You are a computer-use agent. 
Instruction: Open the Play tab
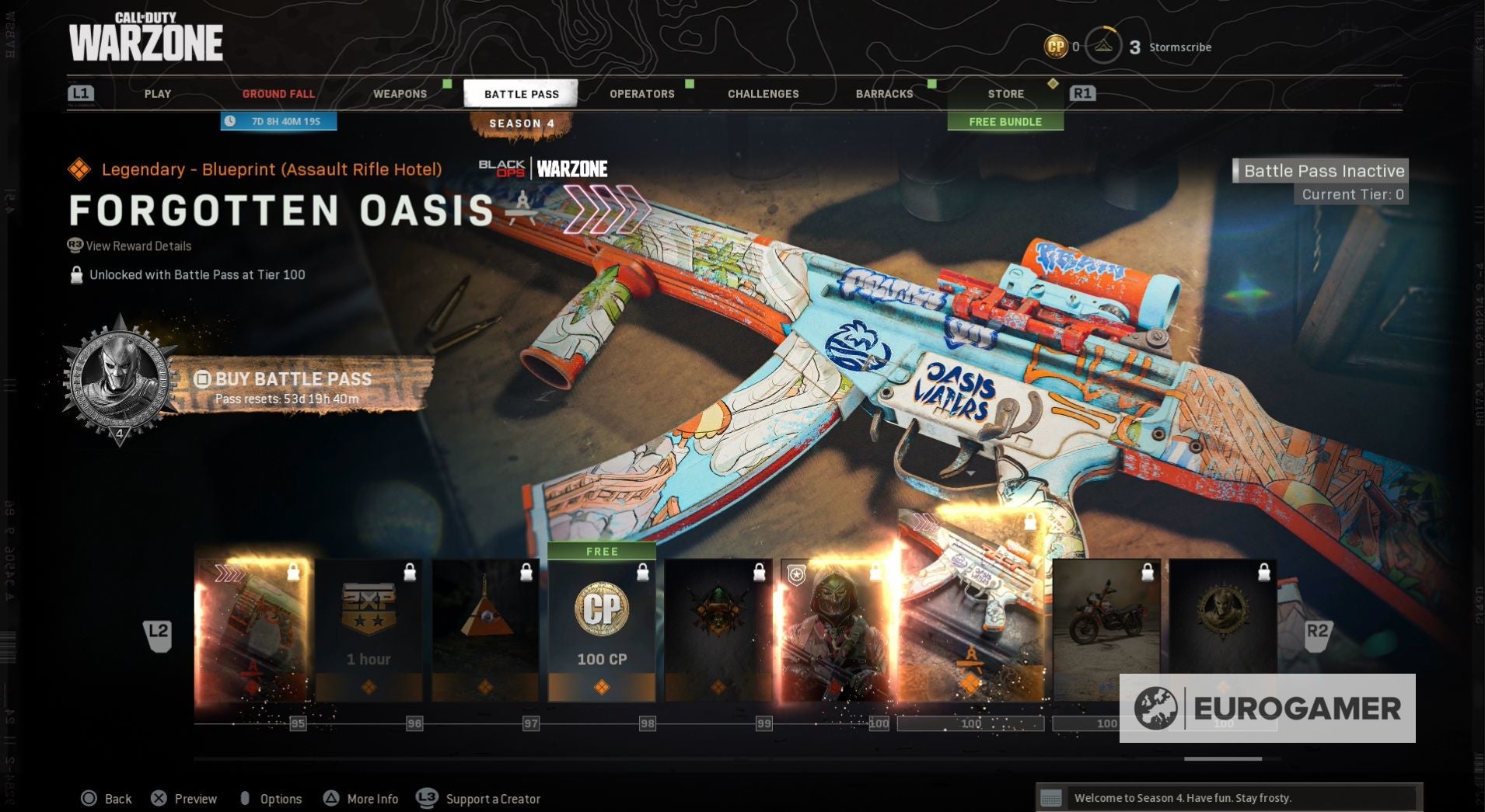coord(158,94)
